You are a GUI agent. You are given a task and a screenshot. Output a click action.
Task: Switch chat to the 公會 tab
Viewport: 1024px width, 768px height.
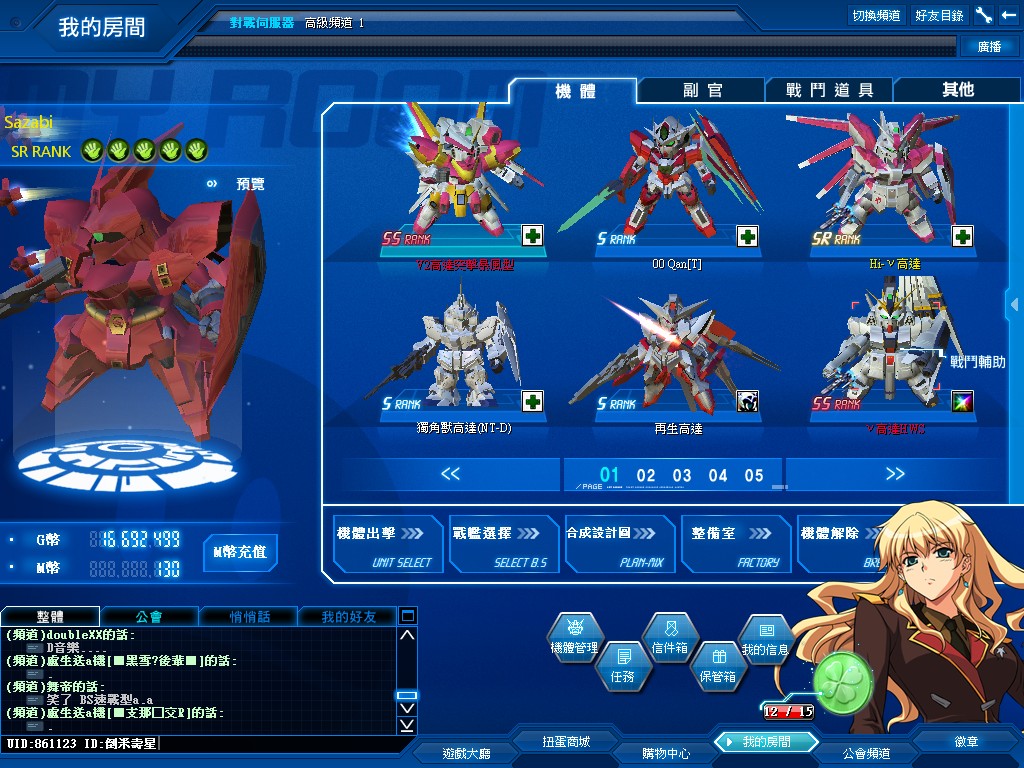148,616
